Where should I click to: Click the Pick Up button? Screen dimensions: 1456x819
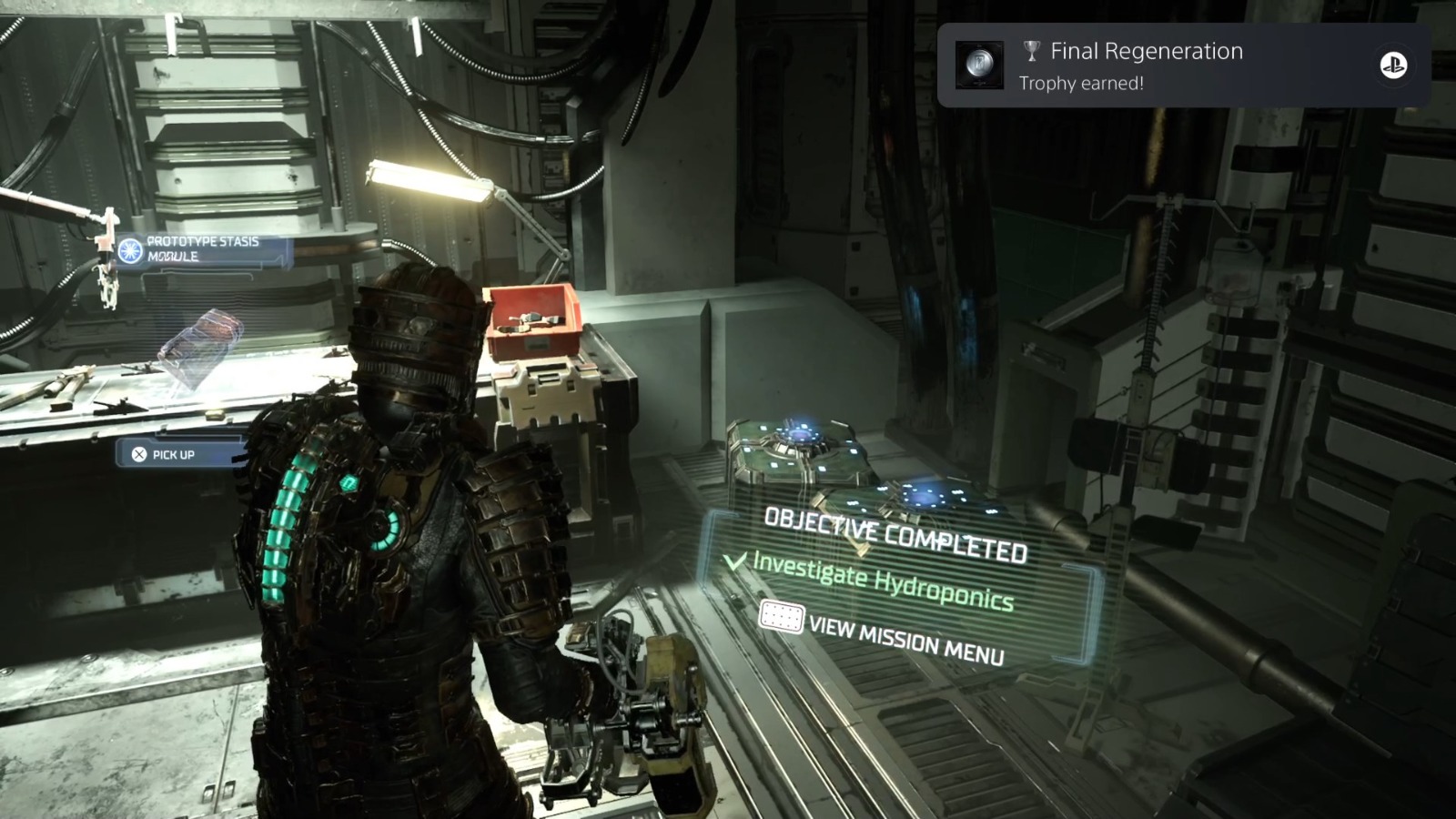(164, 452)
